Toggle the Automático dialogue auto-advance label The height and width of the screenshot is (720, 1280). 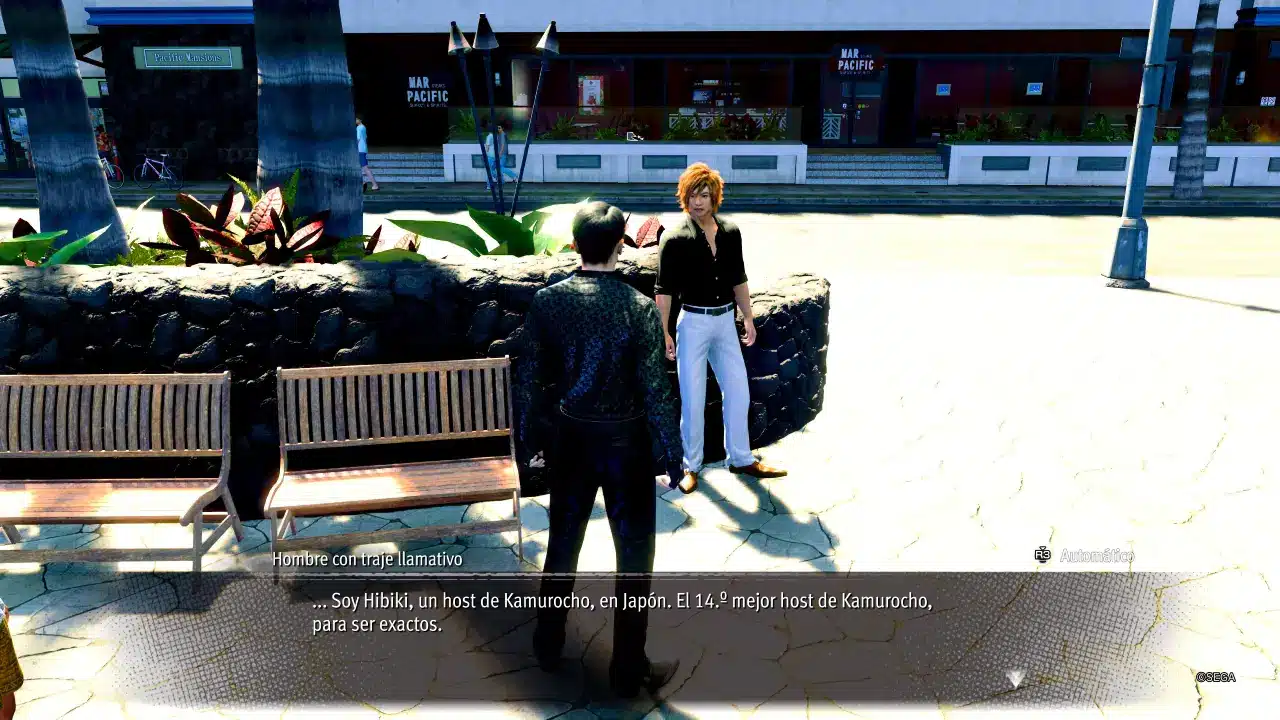click(x=1095, y=555)
